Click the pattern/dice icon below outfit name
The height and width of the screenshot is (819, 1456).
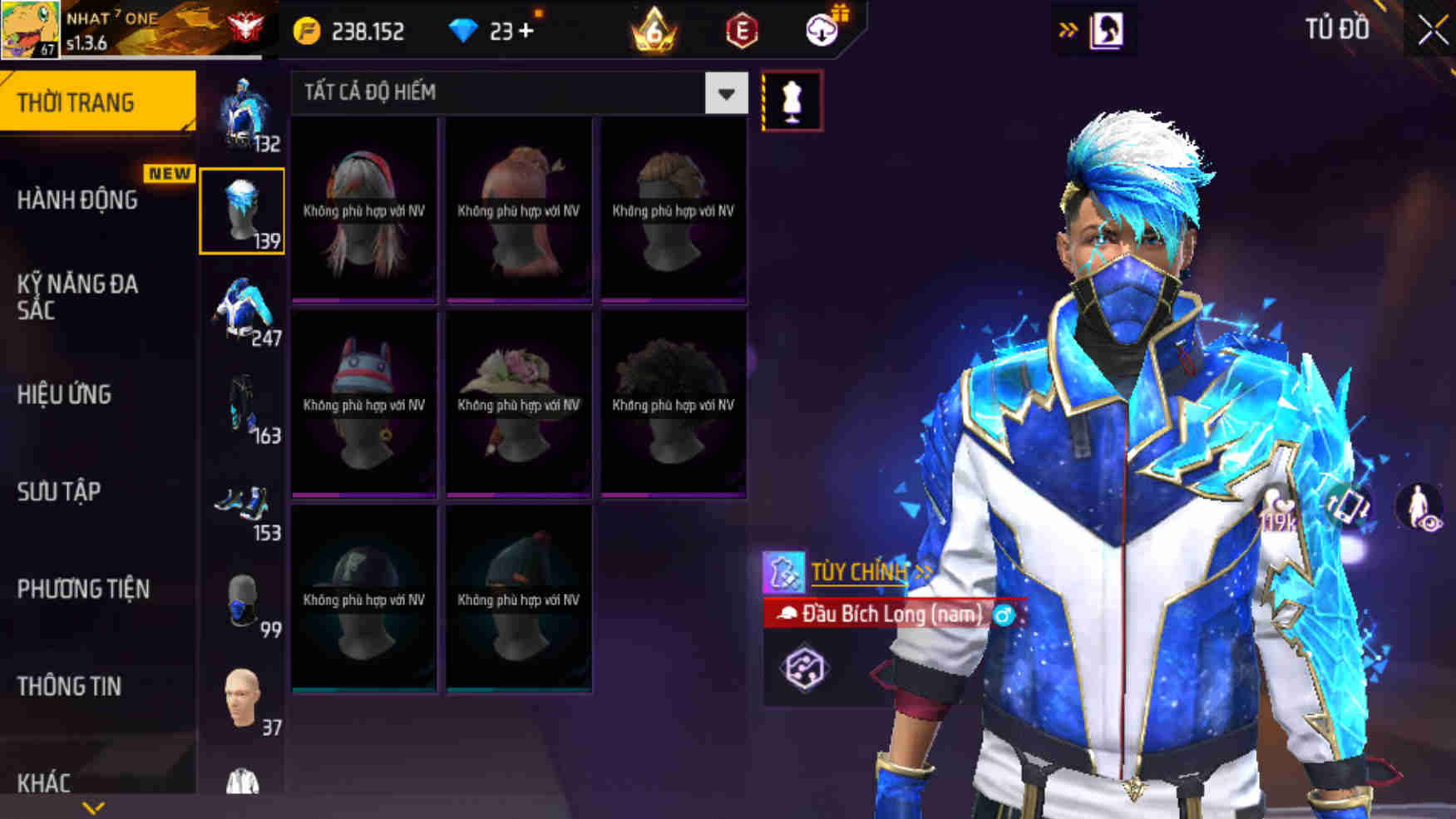click(802, 667)
